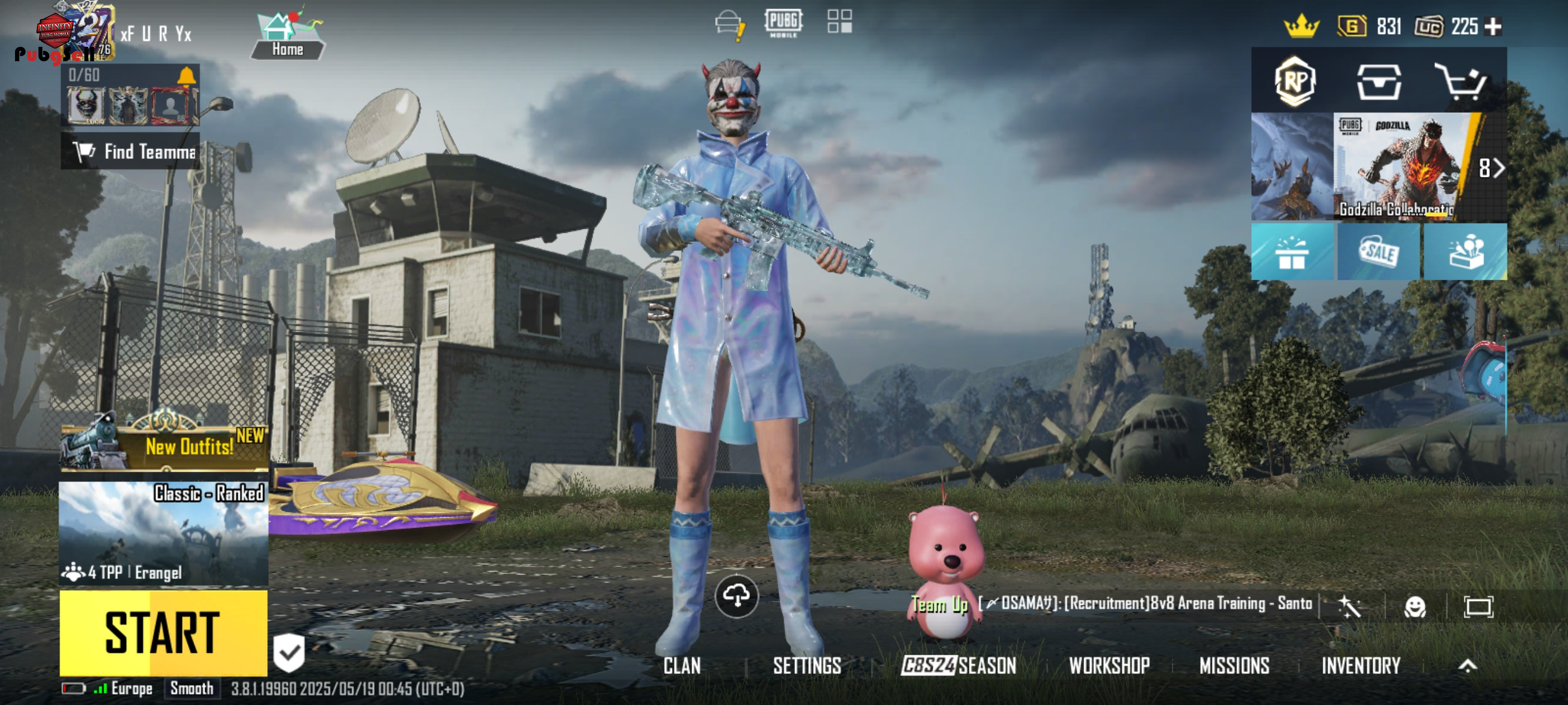Find Teammates for the squad

coord(131,151)
